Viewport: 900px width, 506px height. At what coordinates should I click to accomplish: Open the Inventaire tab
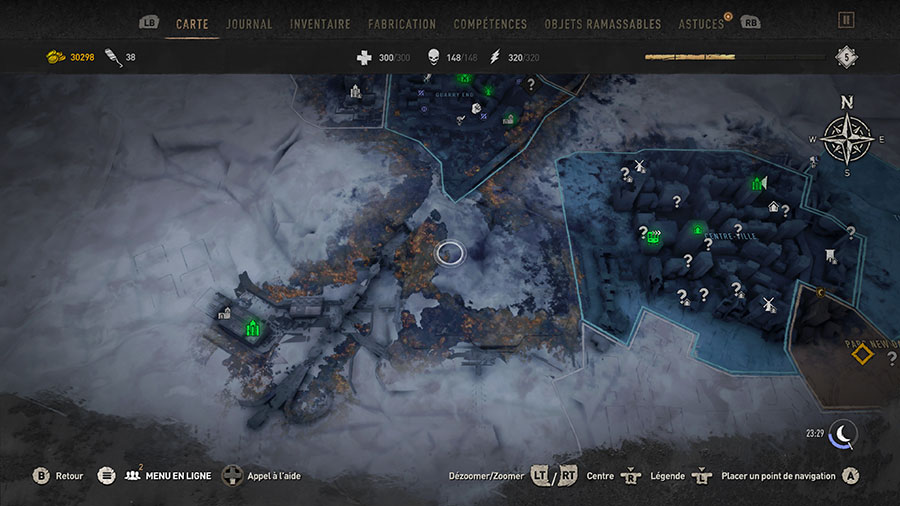pyautogui.click(x=320, y=23)
